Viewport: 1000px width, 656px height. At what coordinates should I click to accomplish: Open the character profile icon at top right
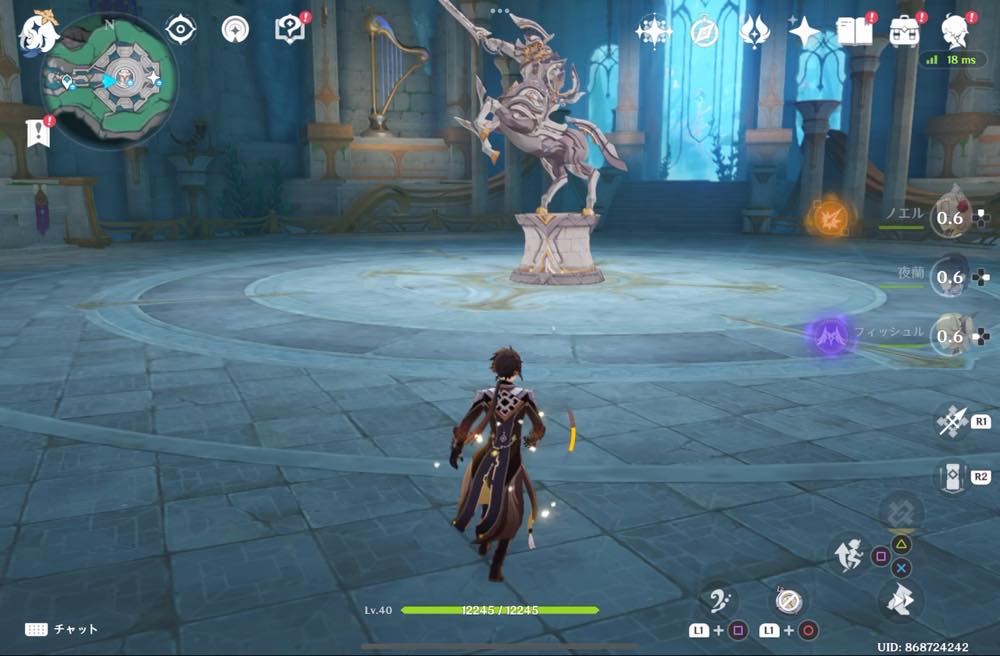tap(956, 32)
